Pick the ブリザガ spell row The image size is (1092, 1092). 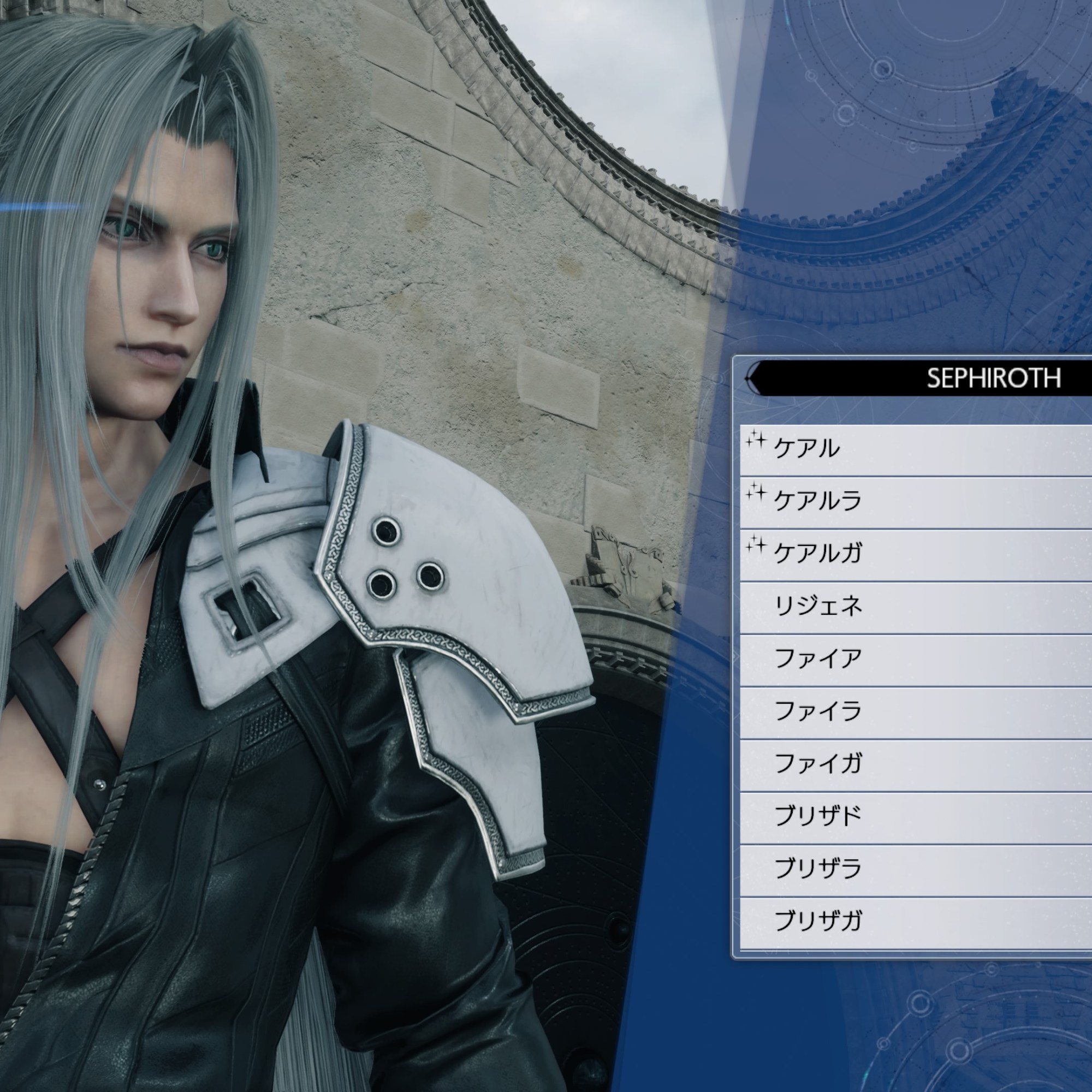(x=916, y=921)
